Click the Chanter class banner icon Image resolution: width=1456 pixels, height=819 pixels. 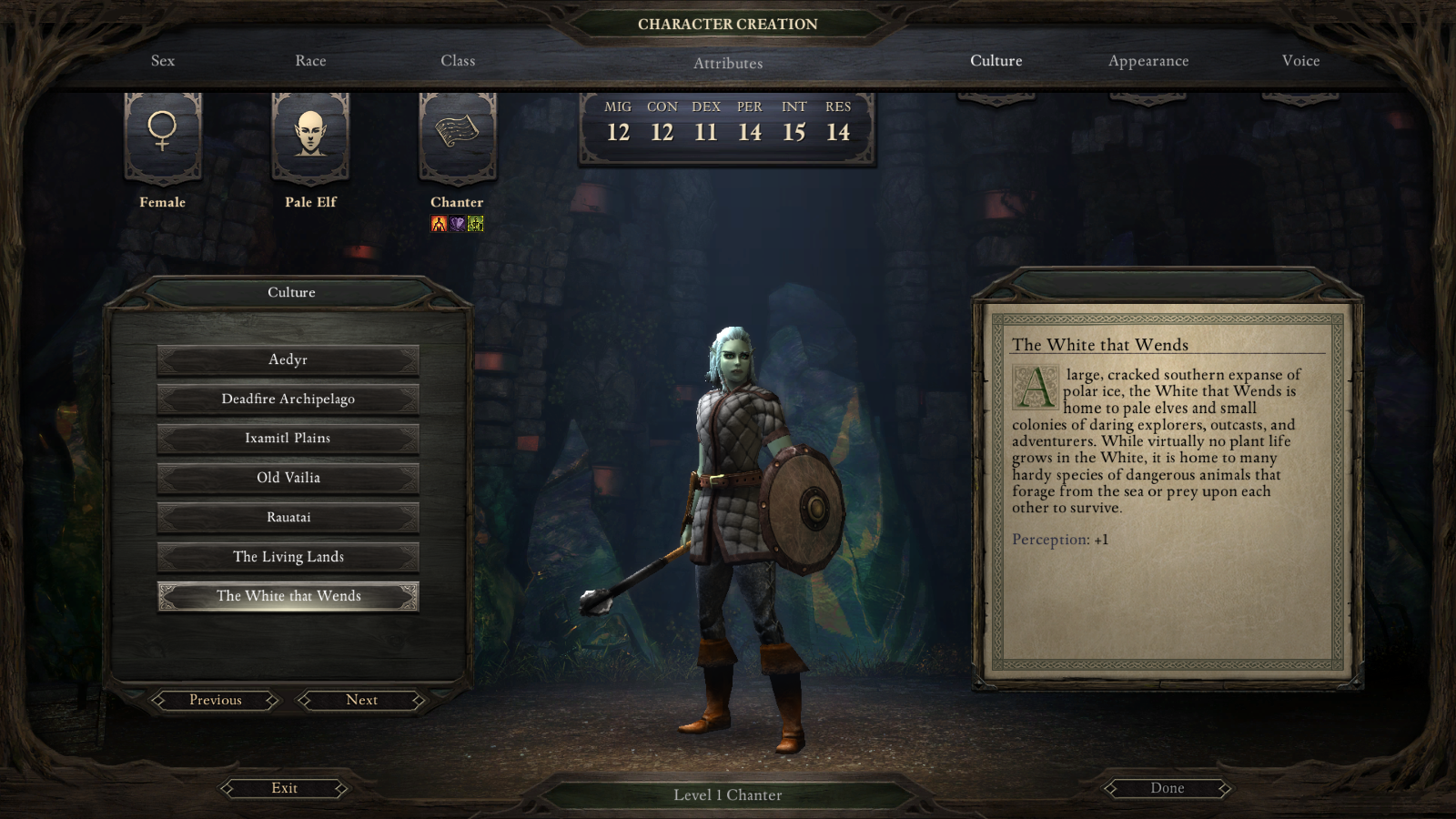pyautogui.click(x=458, y=133)
